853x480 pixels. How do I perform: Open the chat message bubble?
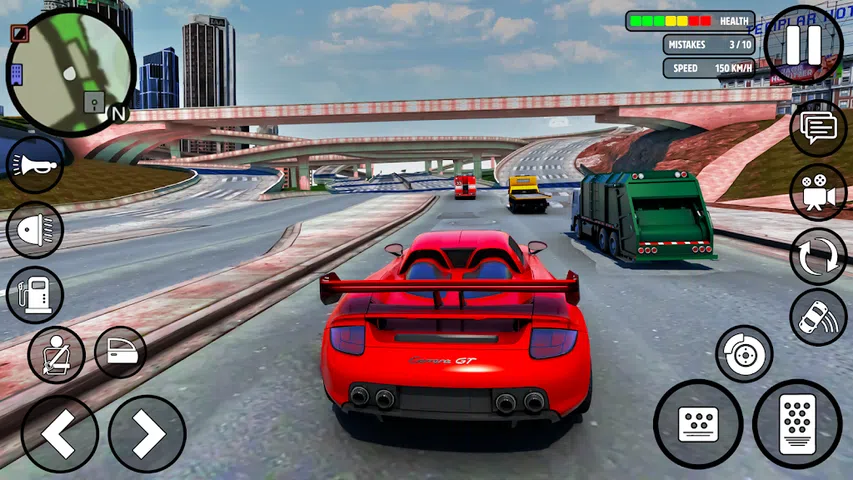click(x=818, y=128)
